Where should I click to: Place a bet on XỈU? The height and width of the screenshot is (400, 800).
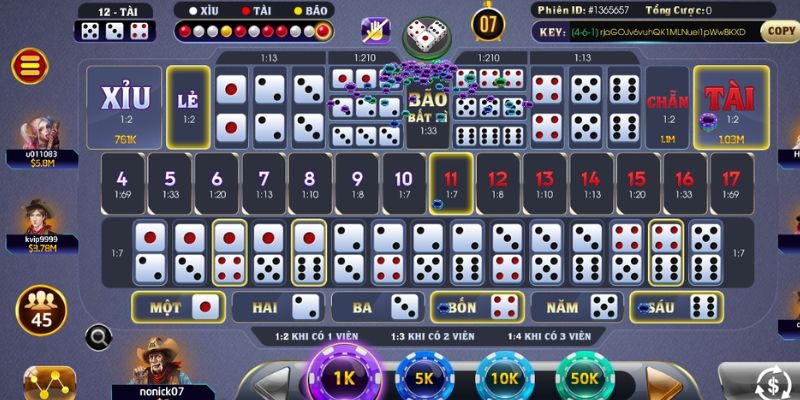125,107
